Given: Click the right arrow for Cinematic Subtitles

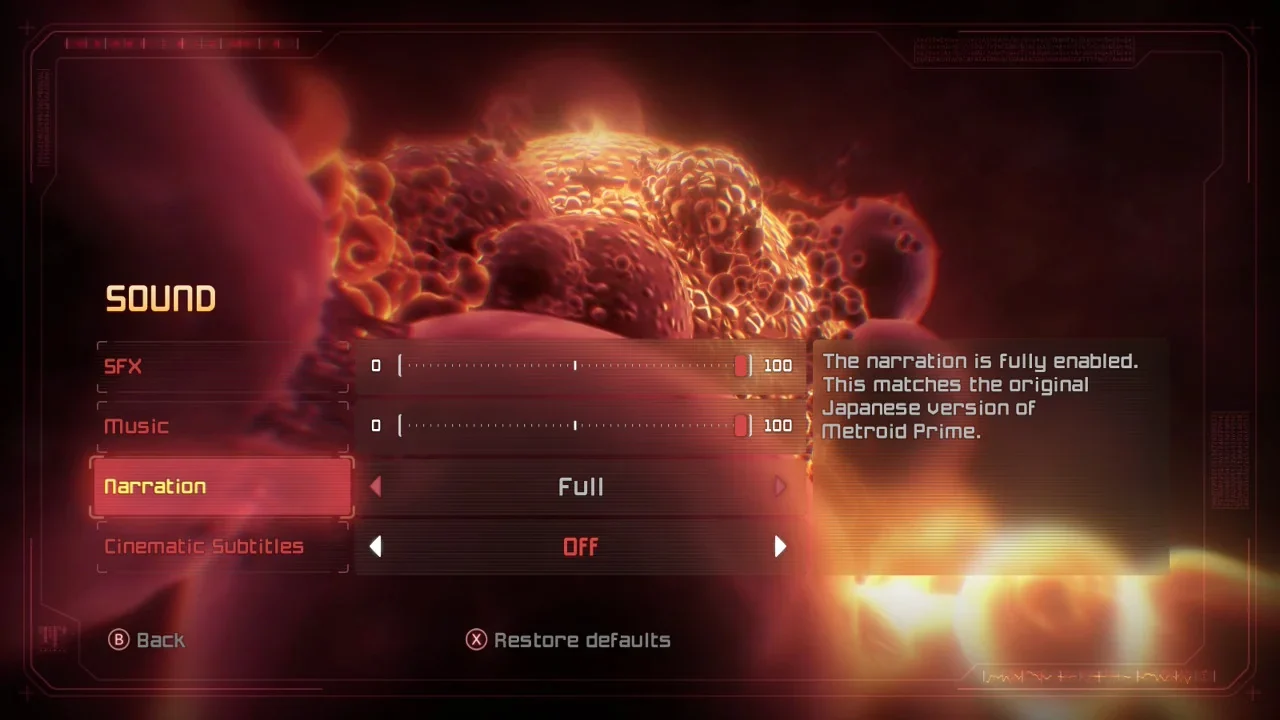Looking at the screenshot, I should tap(780, 547).
